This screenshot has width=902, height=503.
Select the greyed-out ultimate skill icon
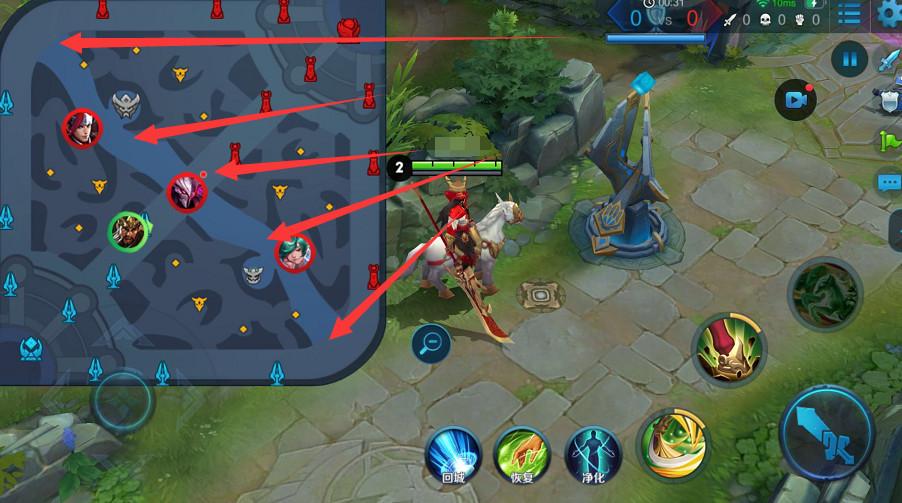click(824, 294)
